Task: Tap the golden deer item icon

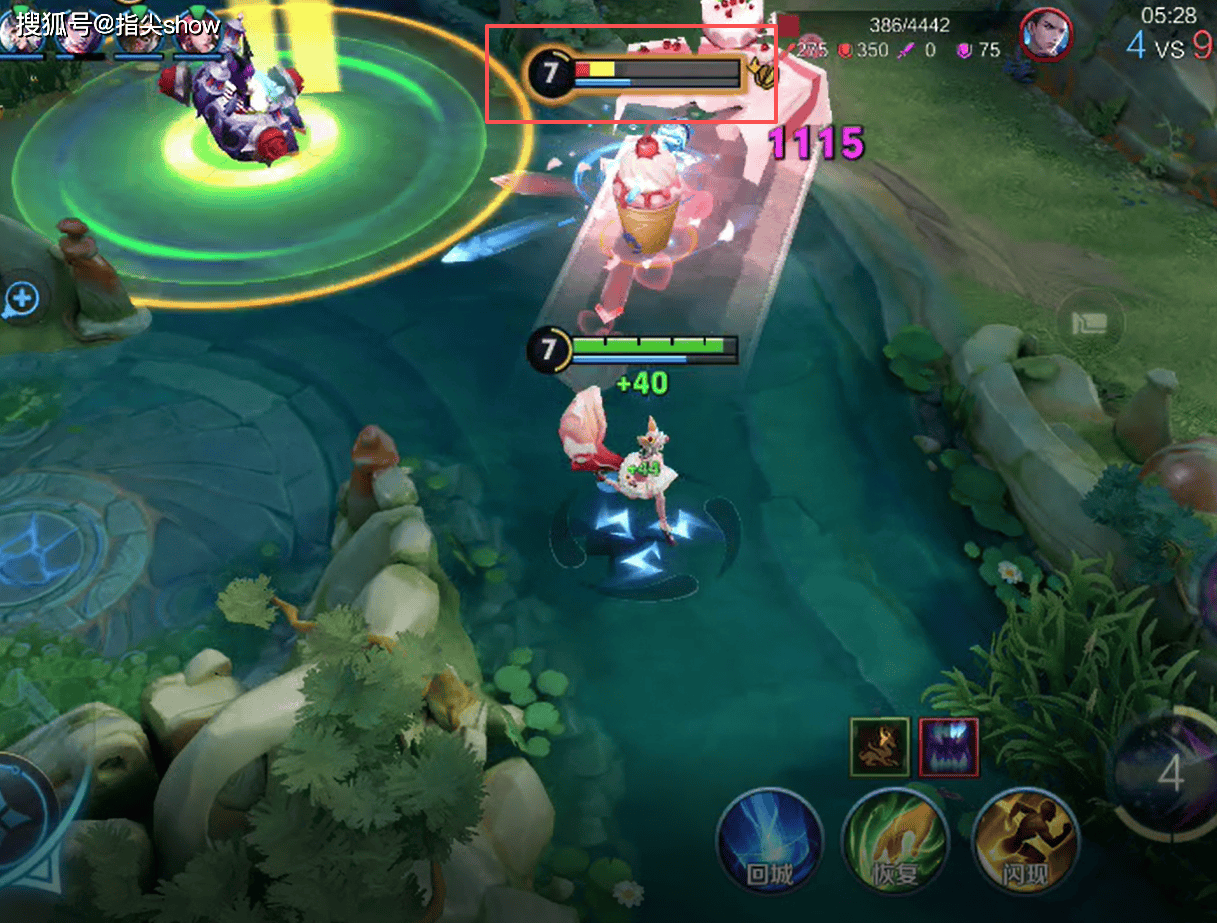Action: 879,746
